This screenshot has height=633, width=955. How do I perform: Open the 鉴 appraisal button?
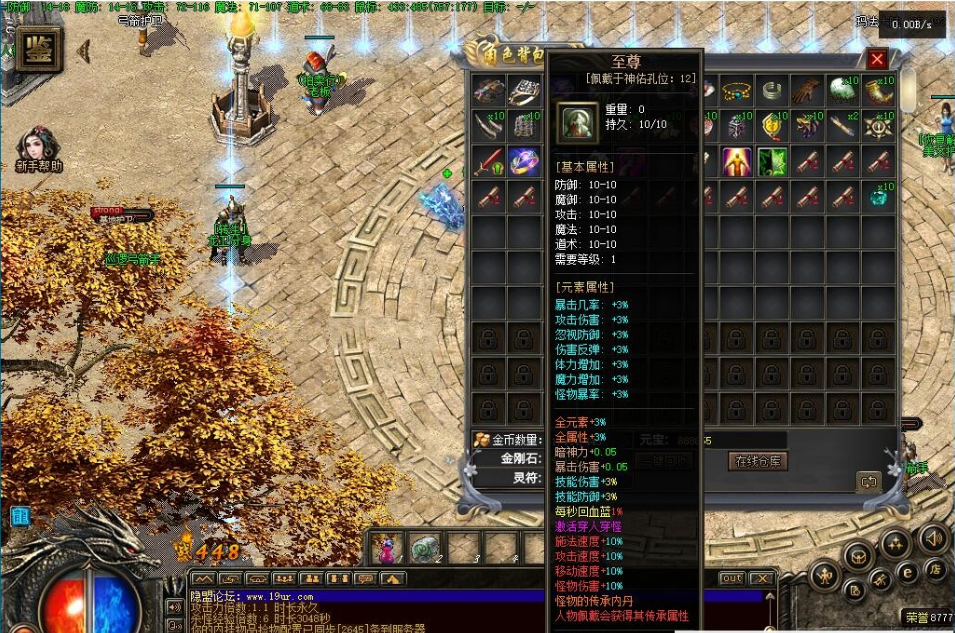[x=36, y=50]
